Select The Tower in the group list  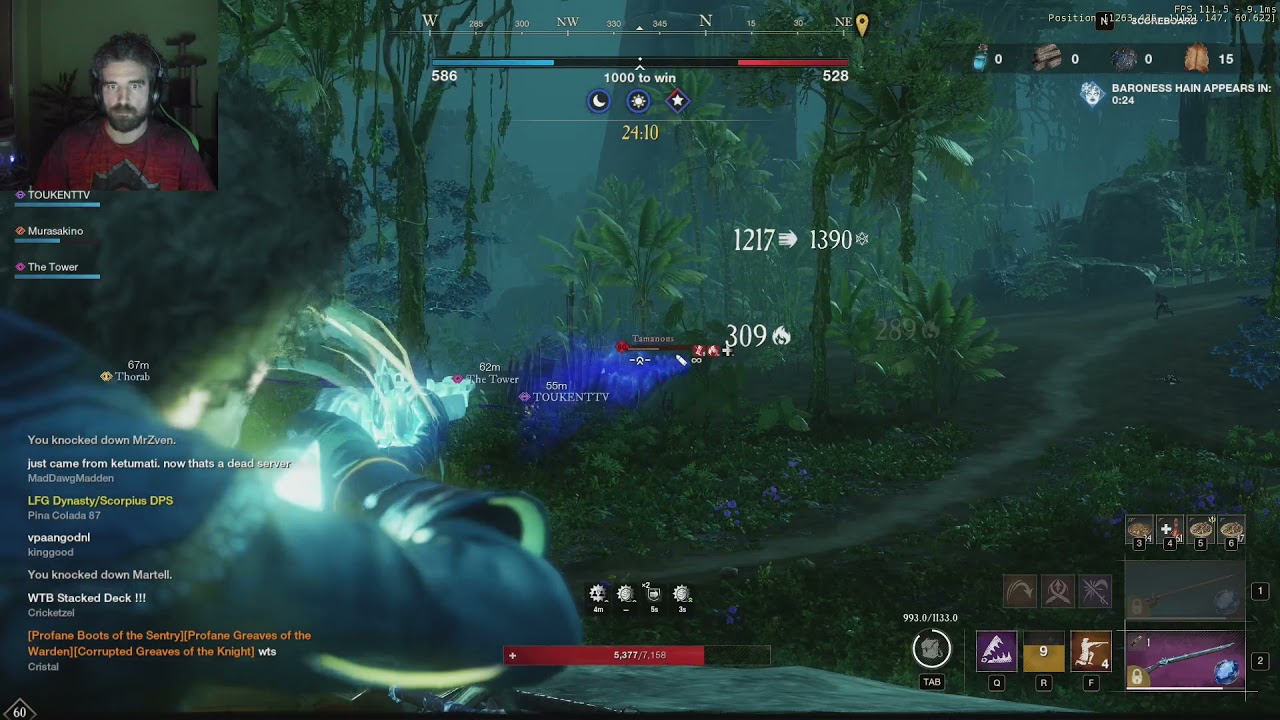point(52,267)
